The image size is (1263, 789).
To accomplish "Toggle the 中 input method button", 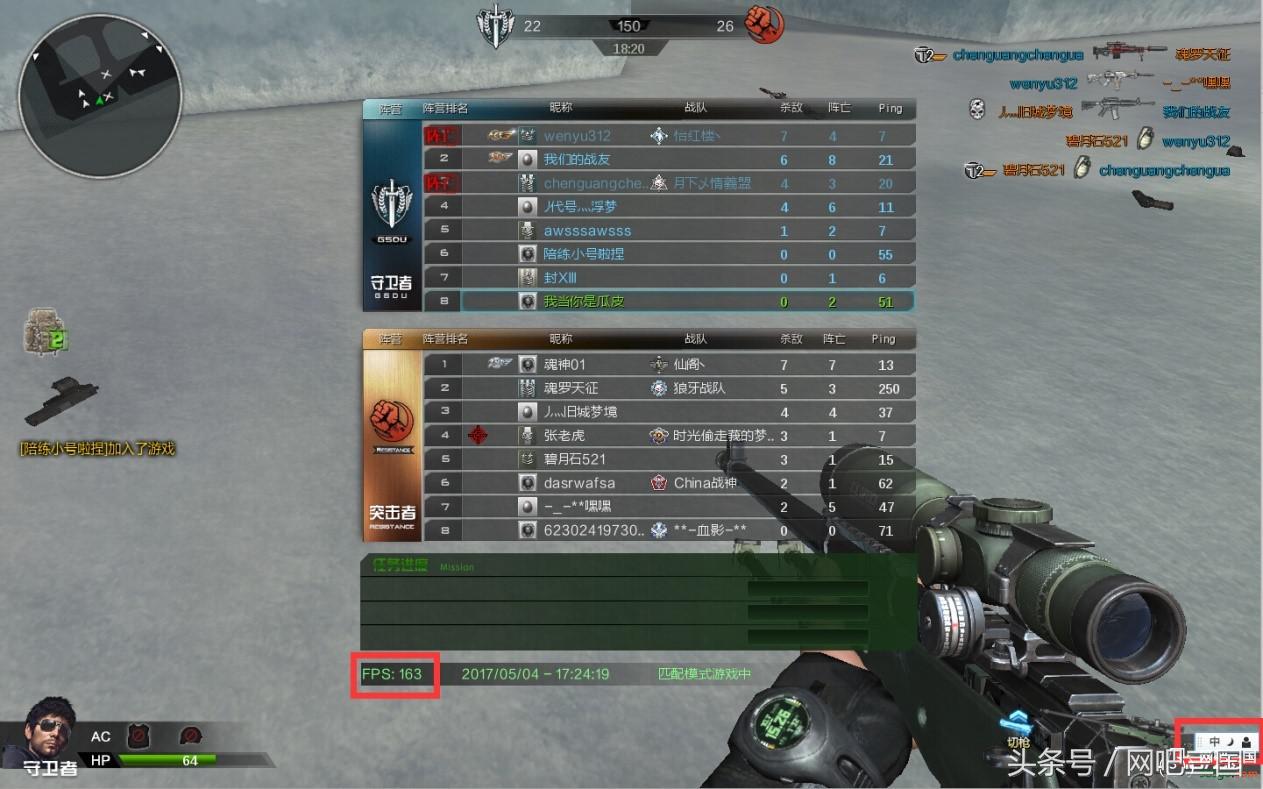I will (x=1214, y=741).
